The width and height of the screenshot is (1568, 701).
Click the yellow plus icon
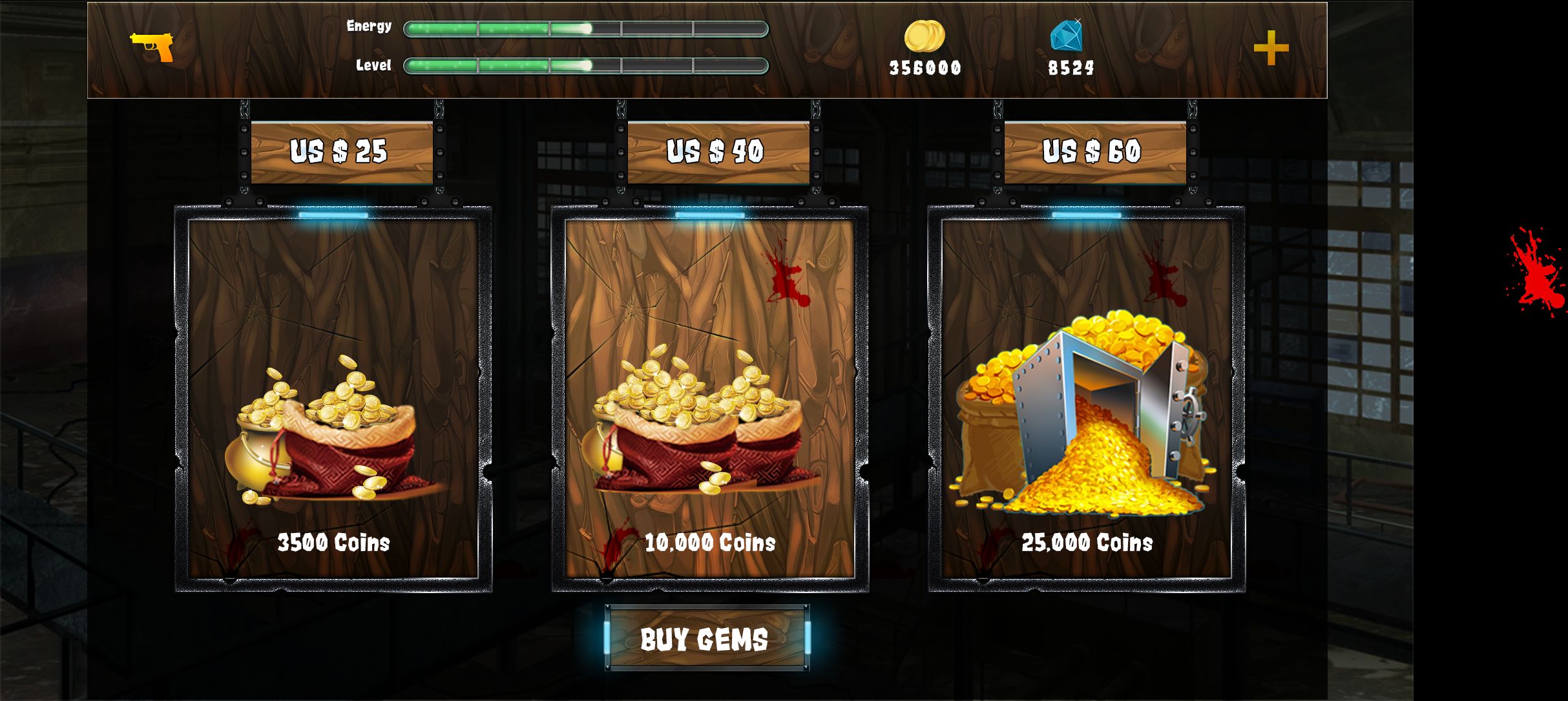[1271, 48]
